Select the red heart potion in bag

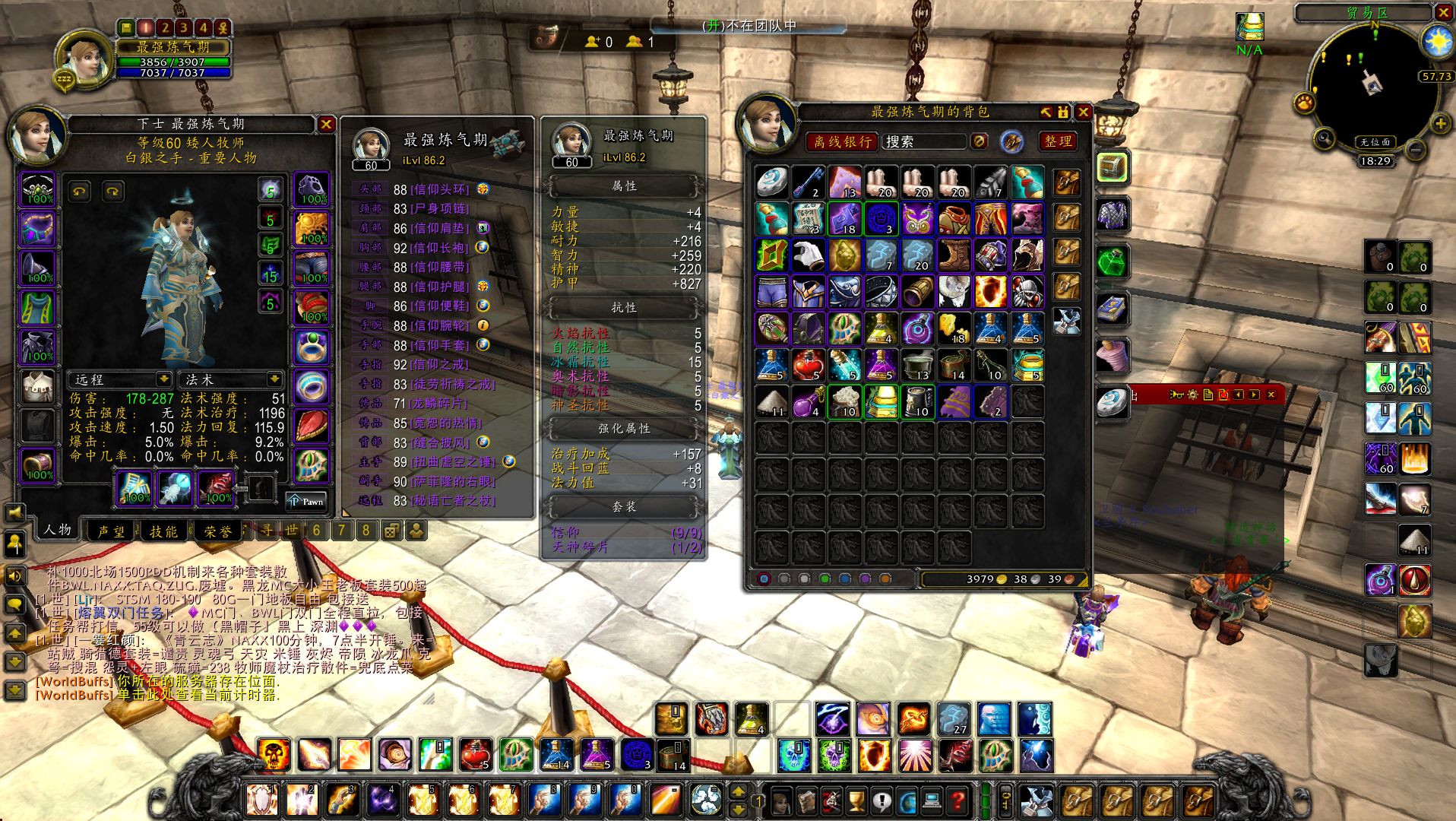tap(809, 366)
